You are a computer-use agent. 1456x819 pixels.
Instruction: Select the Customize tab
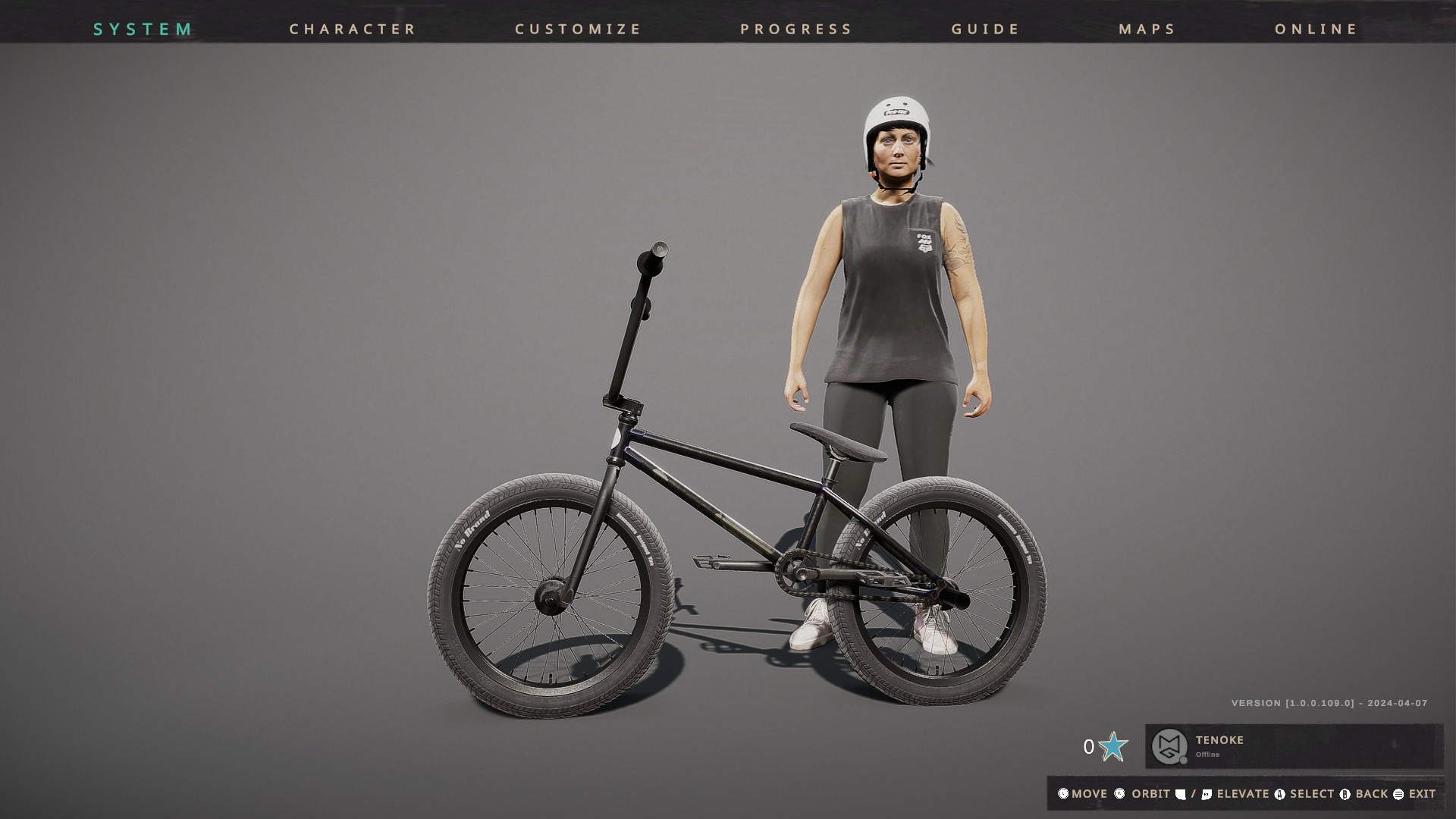pos(578,29)
